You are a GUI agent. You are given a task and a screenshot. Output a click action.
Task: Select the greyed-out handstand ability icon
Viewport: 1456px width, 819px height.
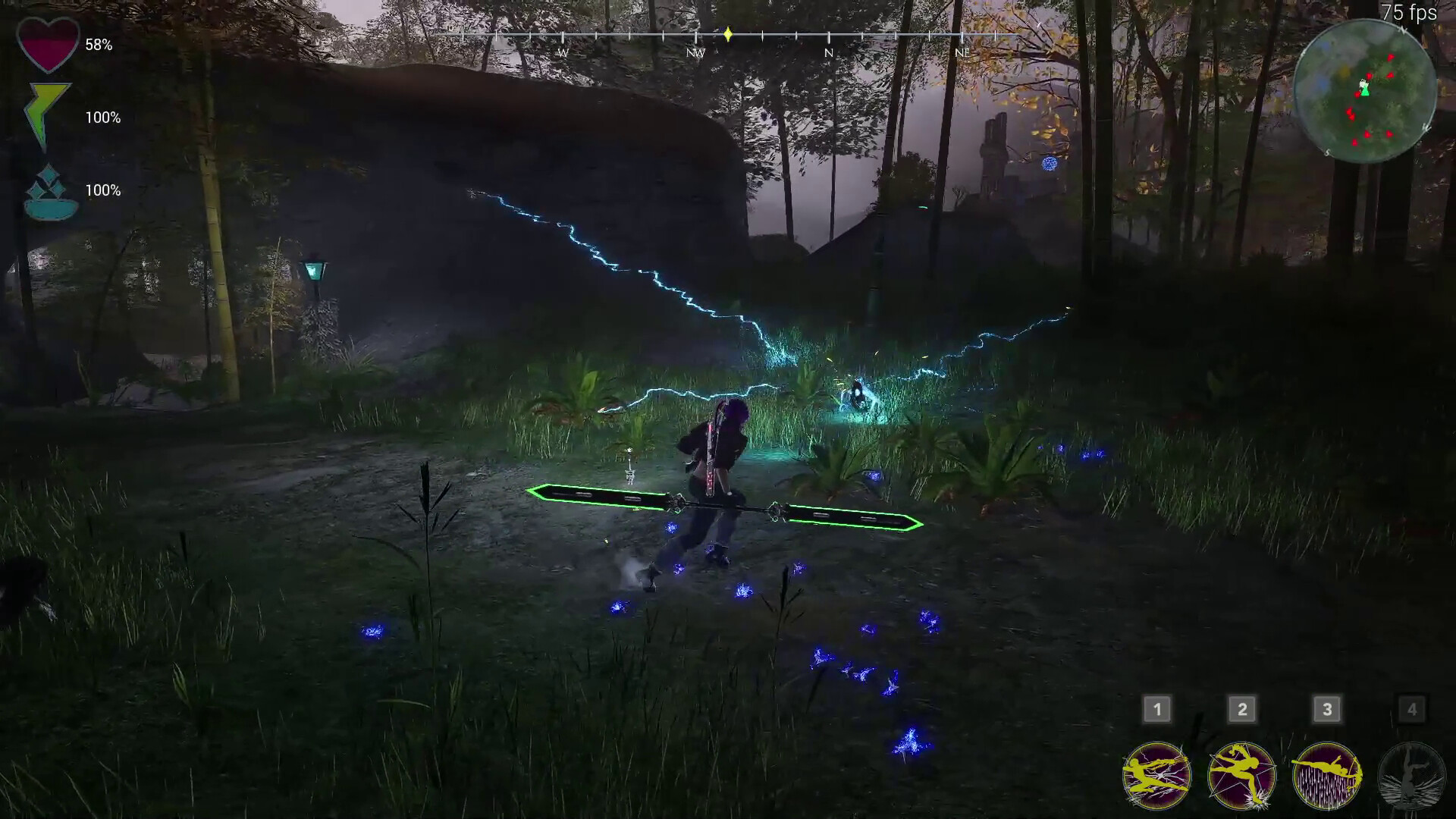[1411, 774]
